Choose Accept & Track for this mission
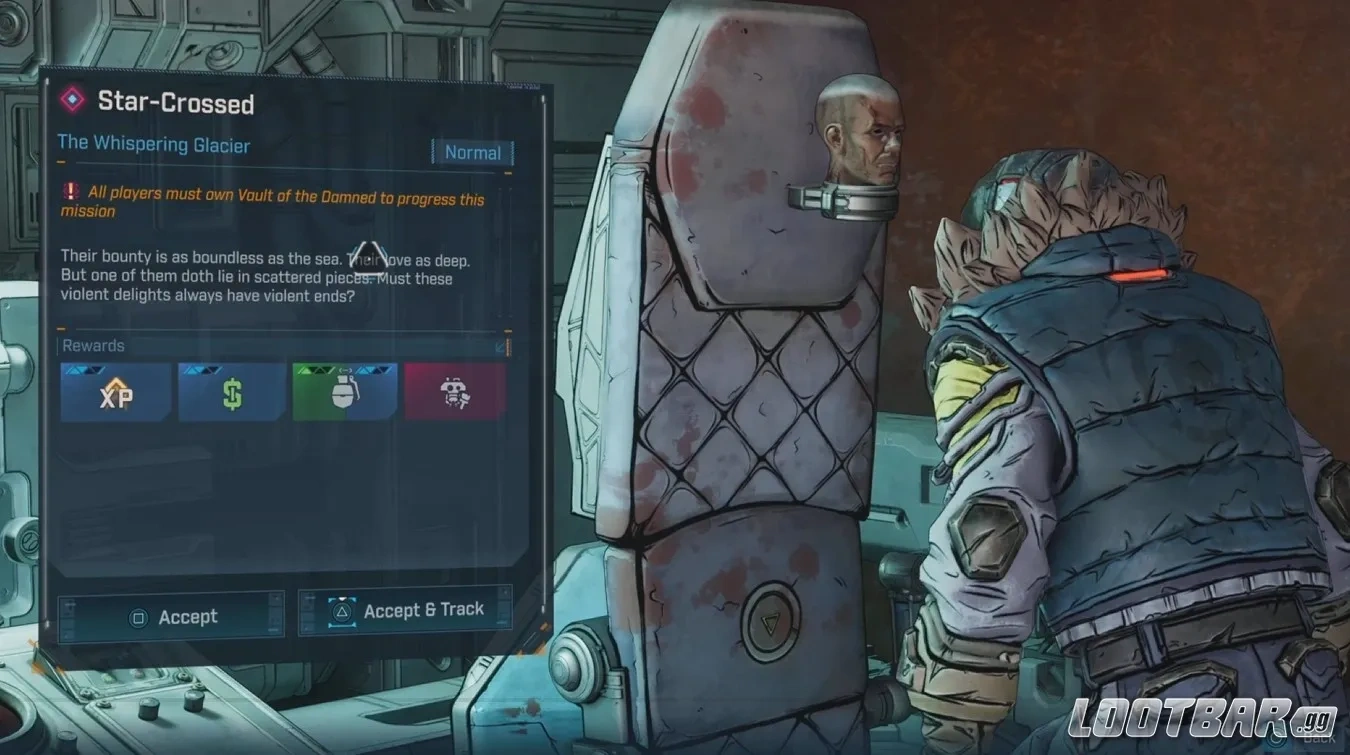Screen dimensions: 1350x755 click(x=406, y=610)
